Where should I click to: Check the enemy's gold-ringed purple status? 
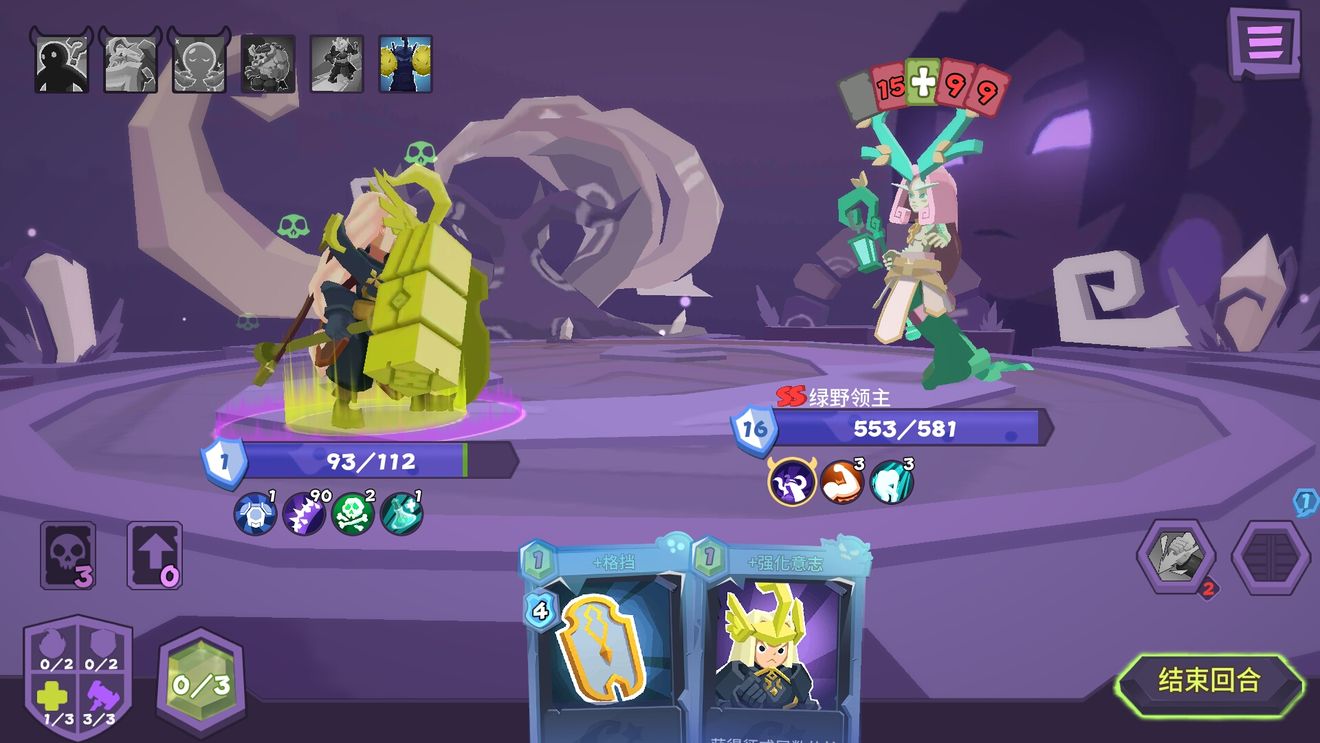pyautogui.click(x=791, y=482)
